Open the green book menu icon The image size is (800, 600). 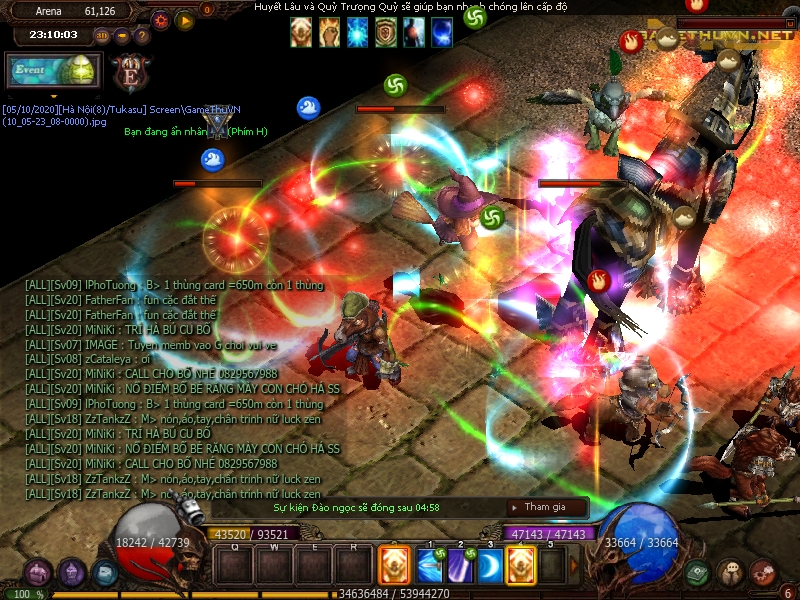click(699, 573)
